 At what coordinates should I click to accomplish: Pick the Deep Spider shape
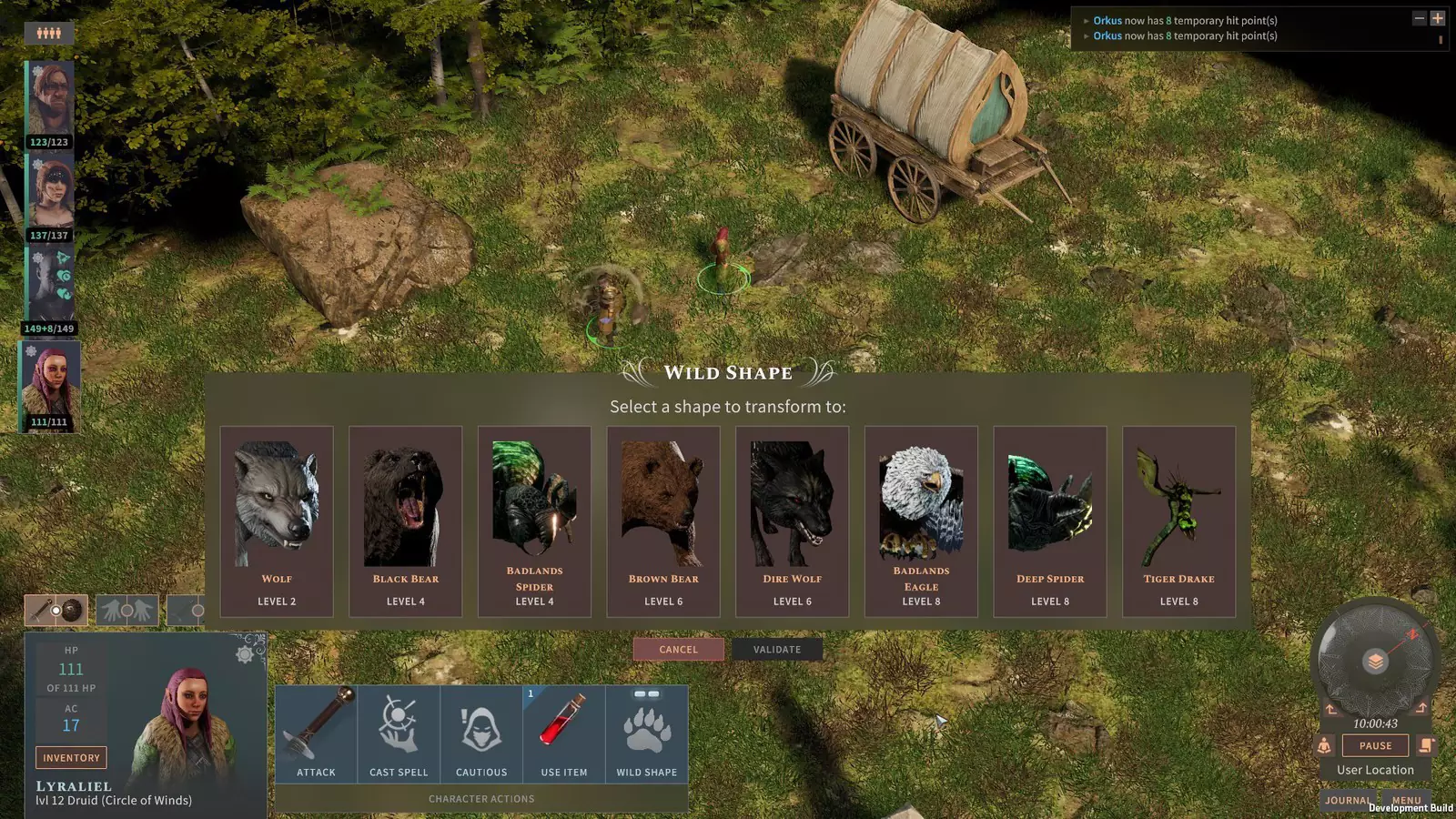tap(1050, 521)
